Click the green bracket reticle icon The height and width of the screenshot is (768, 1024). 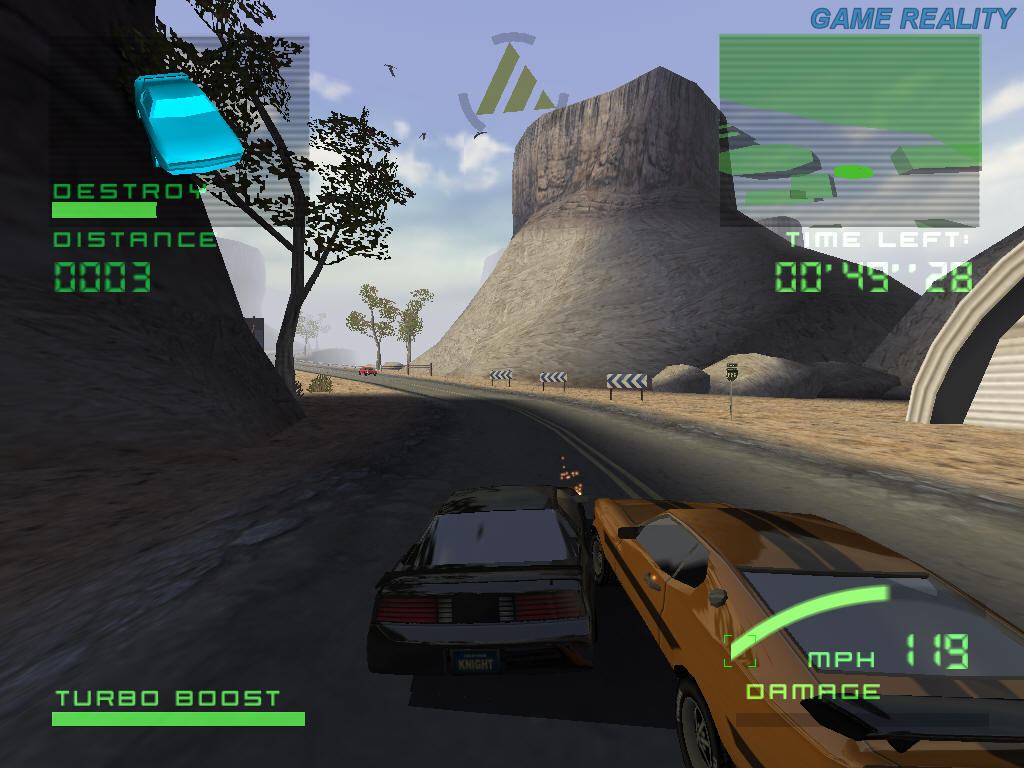(740, 650)
